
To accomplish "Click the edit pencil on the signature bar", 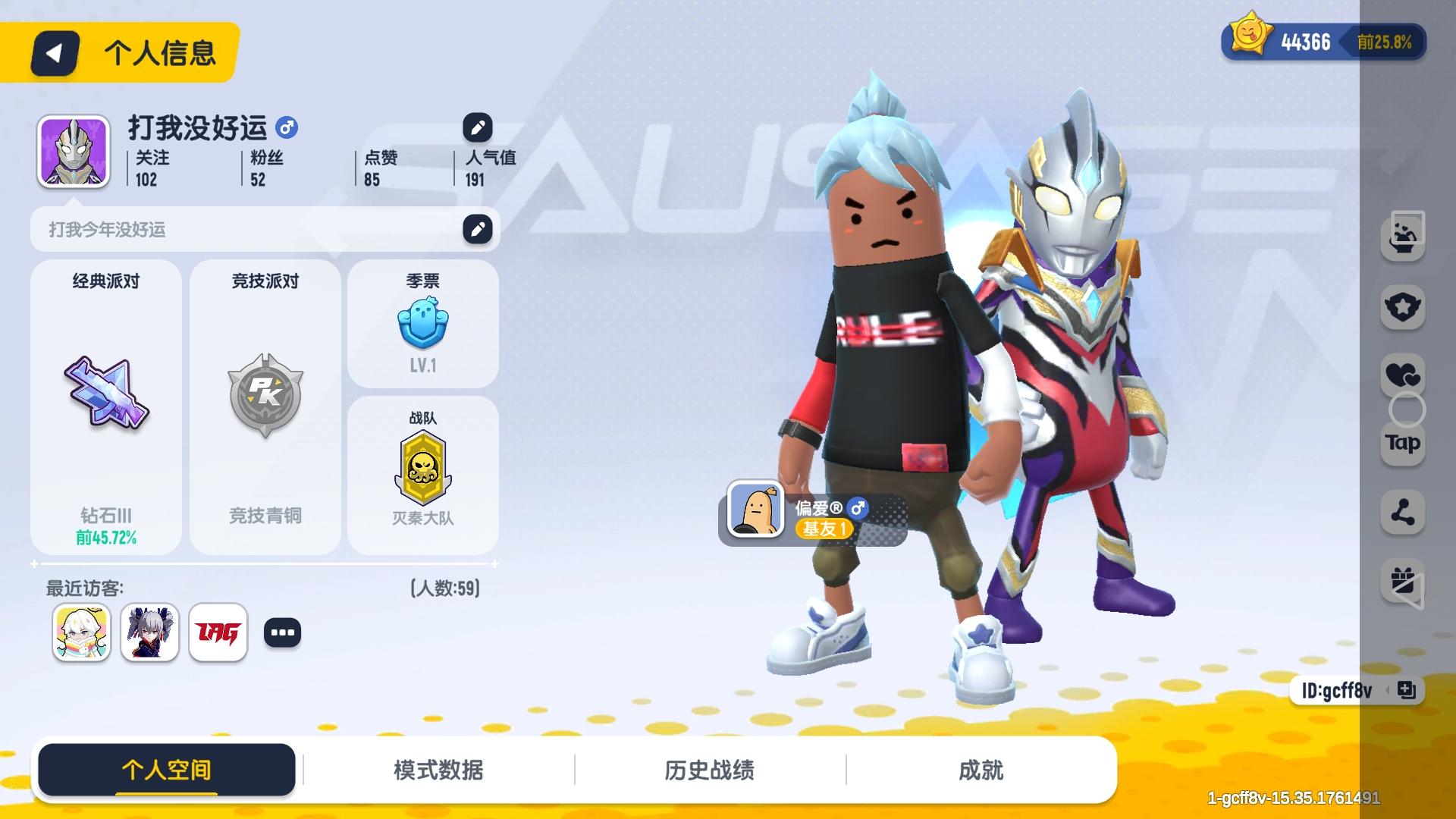I will 477,228.
